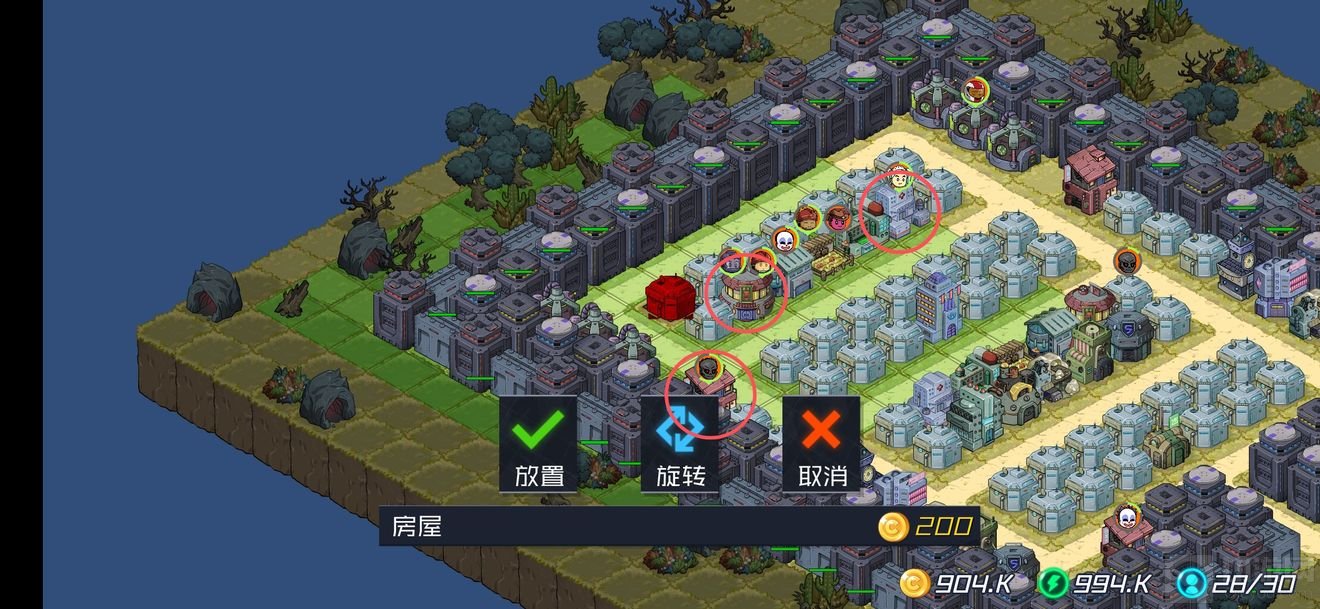Screen dimensions: 1320x609
Task: Rotate the building with the blue arrows button
Action: pos(680,443)
